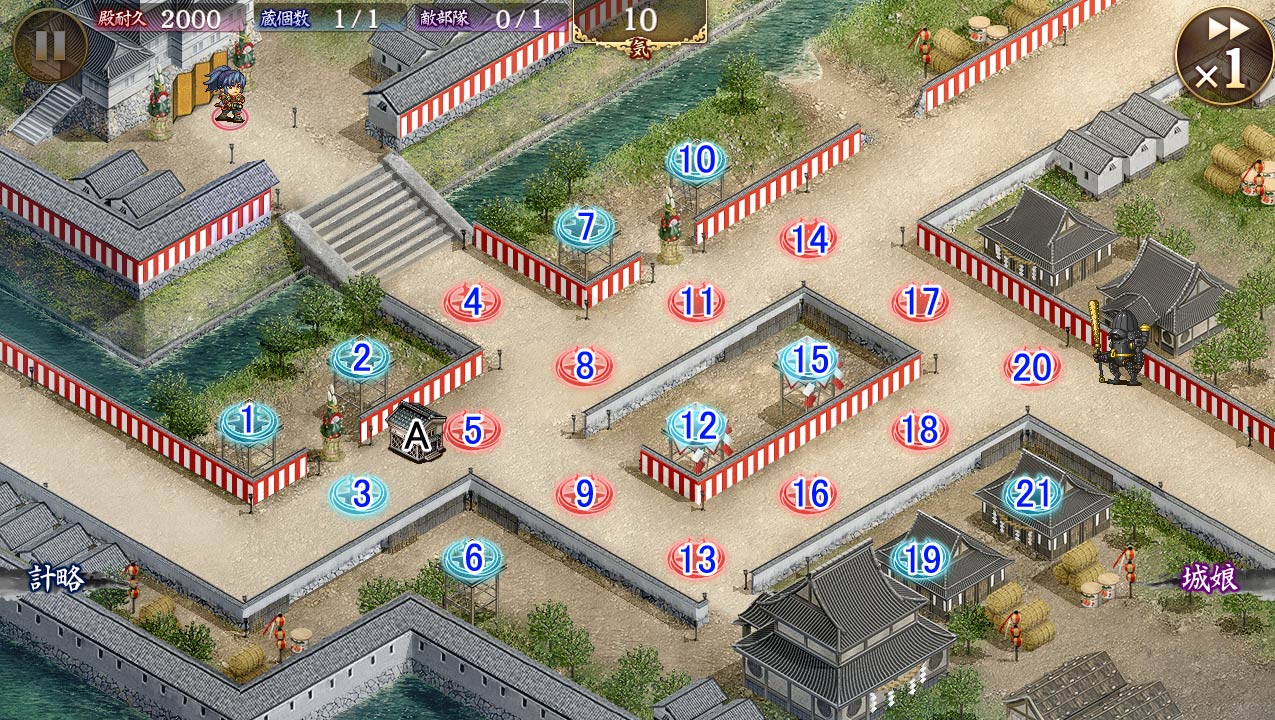Screen dimensions: 1275x720
Task: Select red placement tile 8
Action: click(x=585, y=367)
